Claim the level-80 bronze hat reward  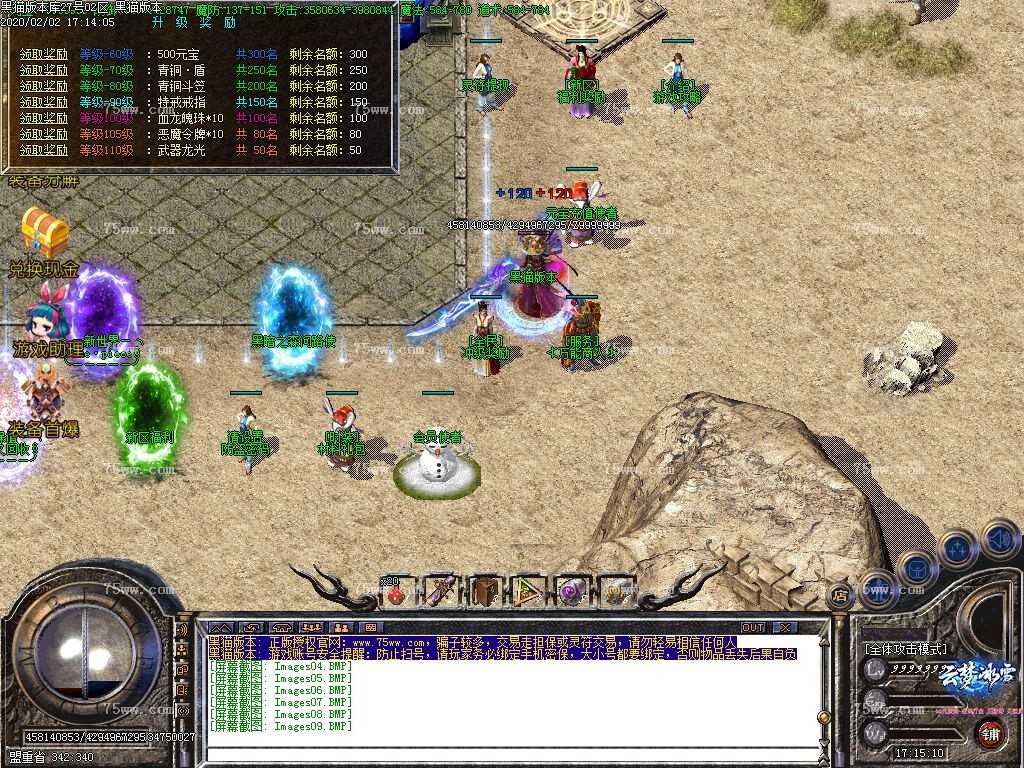45,86
